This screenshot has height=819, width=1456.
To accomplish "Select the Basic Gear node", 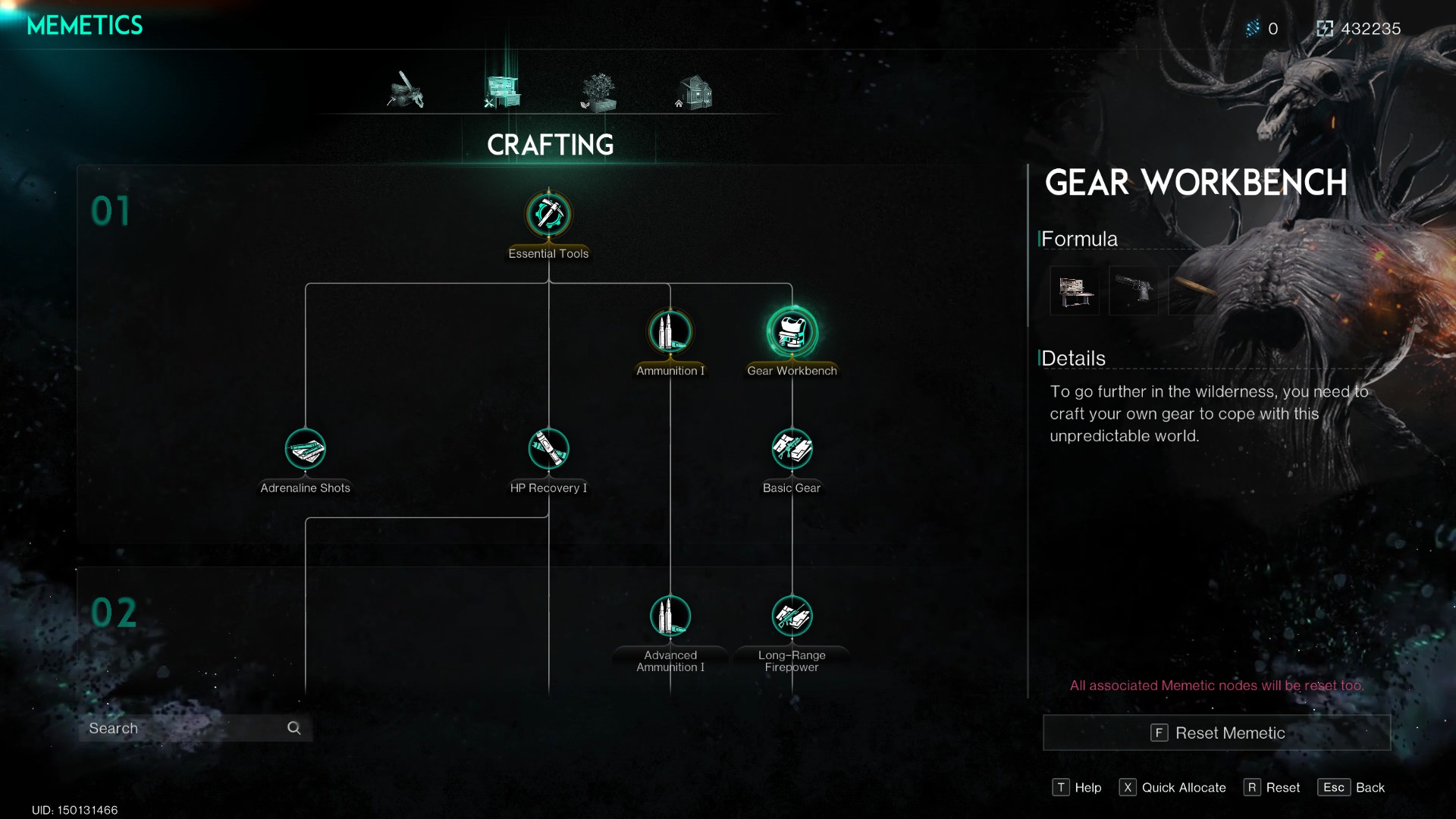I will [792, 448].
